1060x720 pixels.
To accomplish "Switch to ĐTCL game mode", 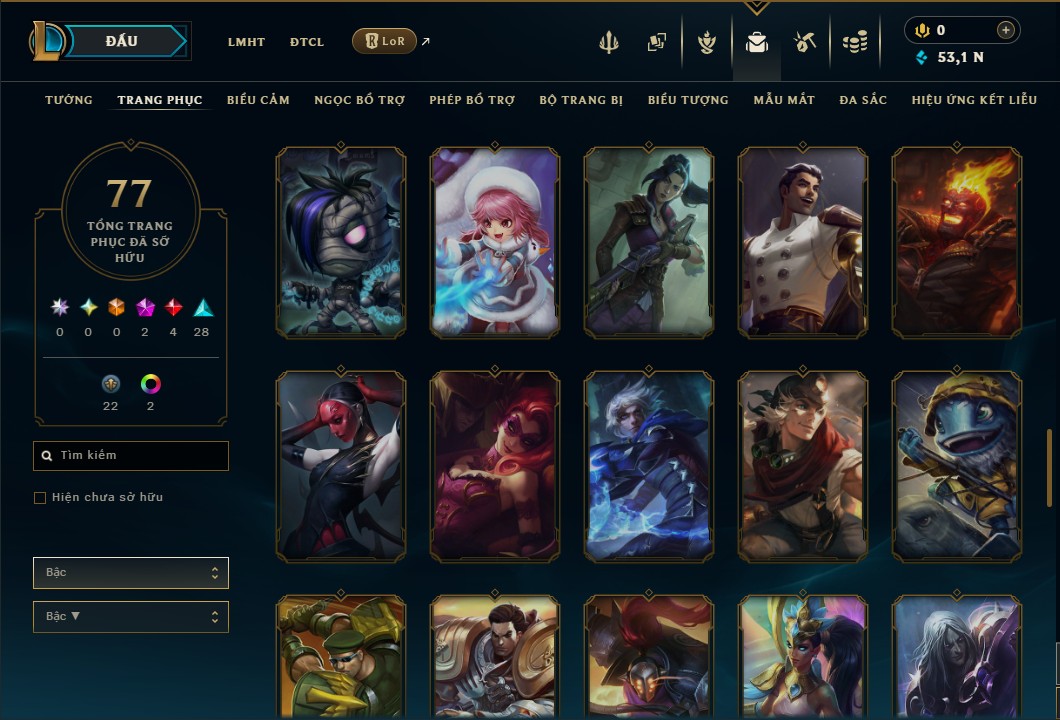I will 307,42.
